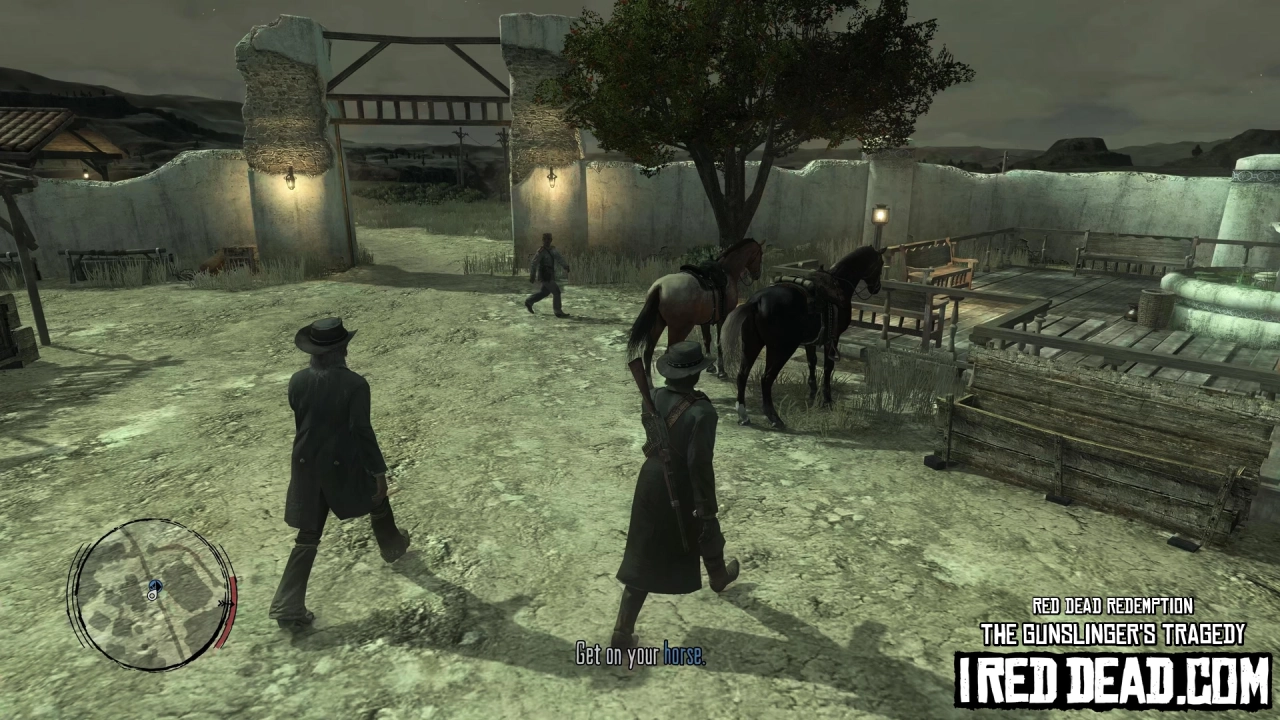Expand the wooden gate archway entrance

tap(418, 100)
